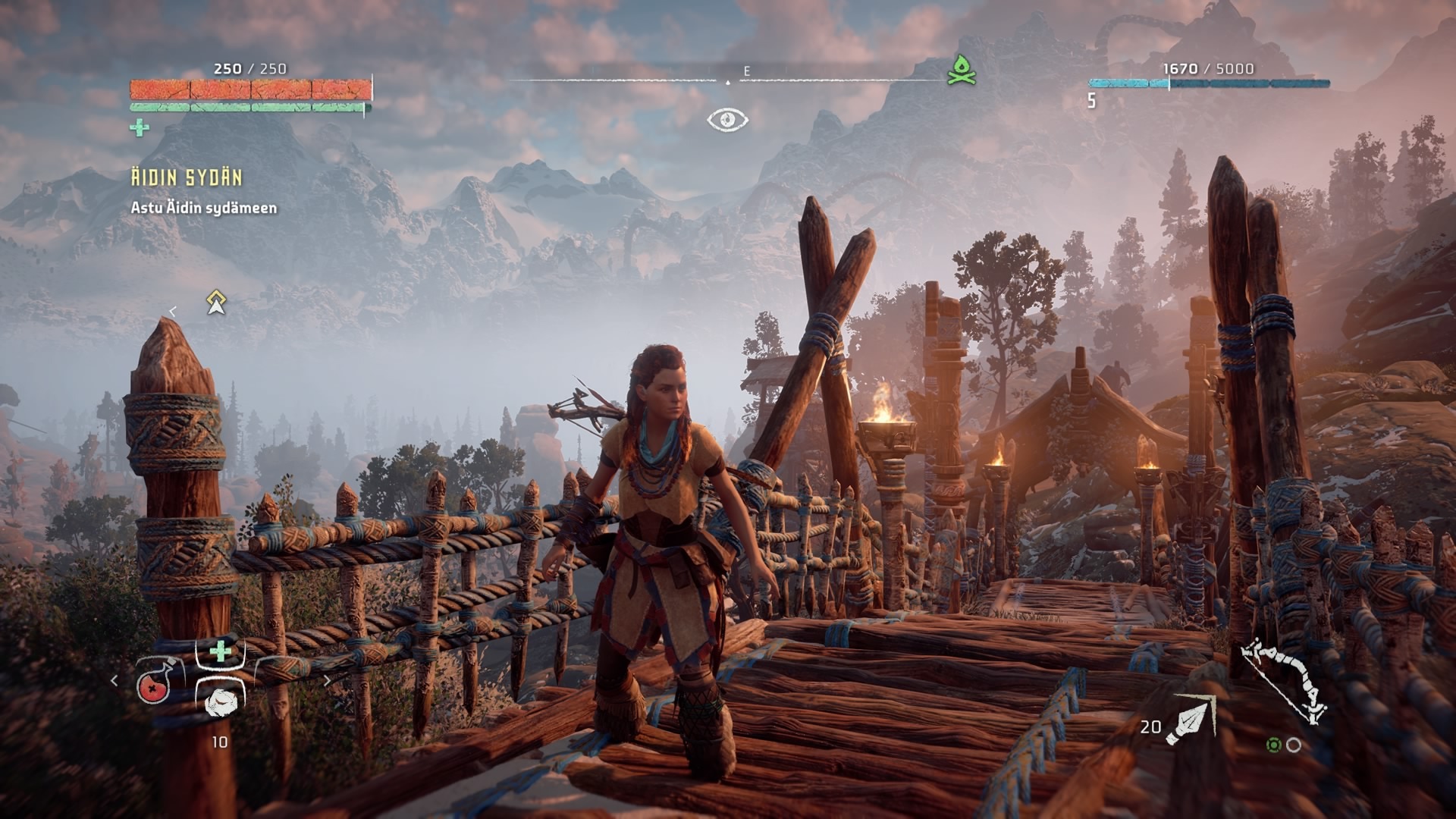Cycle the tool selector to the left
The height and width of the screenshot is (819, 1456).
pos(115,681)
